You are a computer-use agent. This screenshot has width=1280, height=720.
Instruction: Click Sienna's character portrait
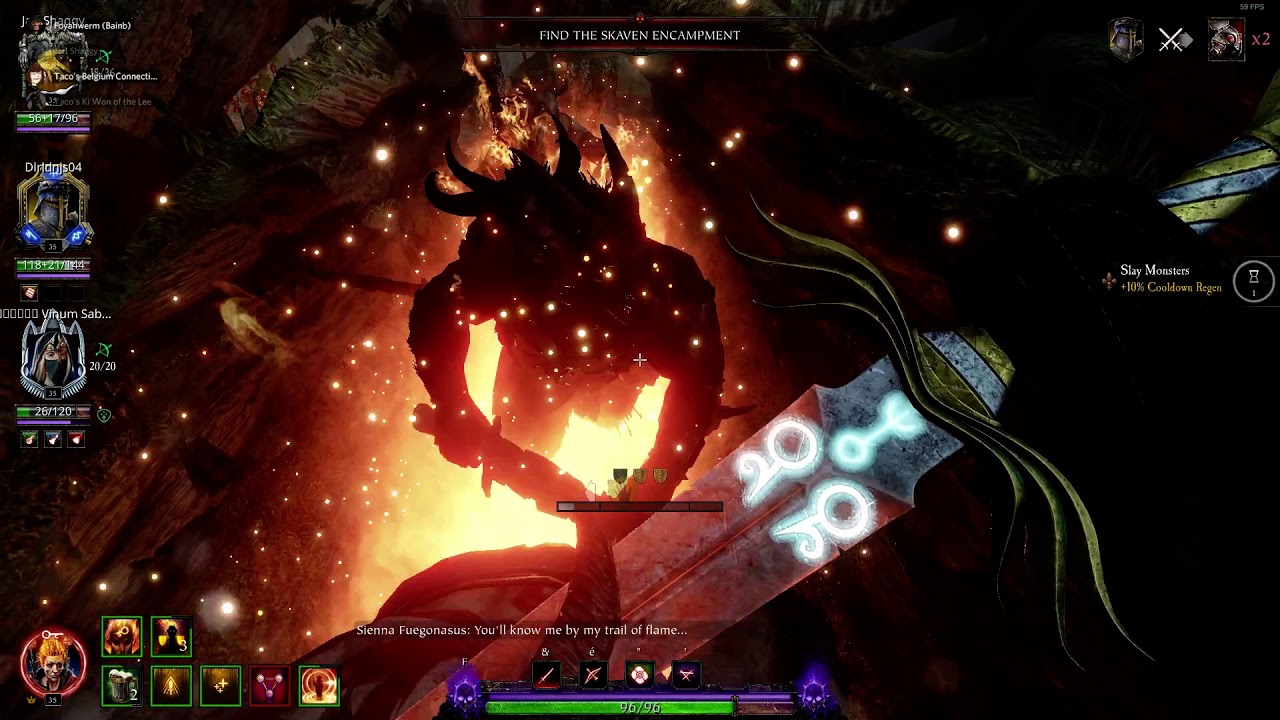pos(53,661)
